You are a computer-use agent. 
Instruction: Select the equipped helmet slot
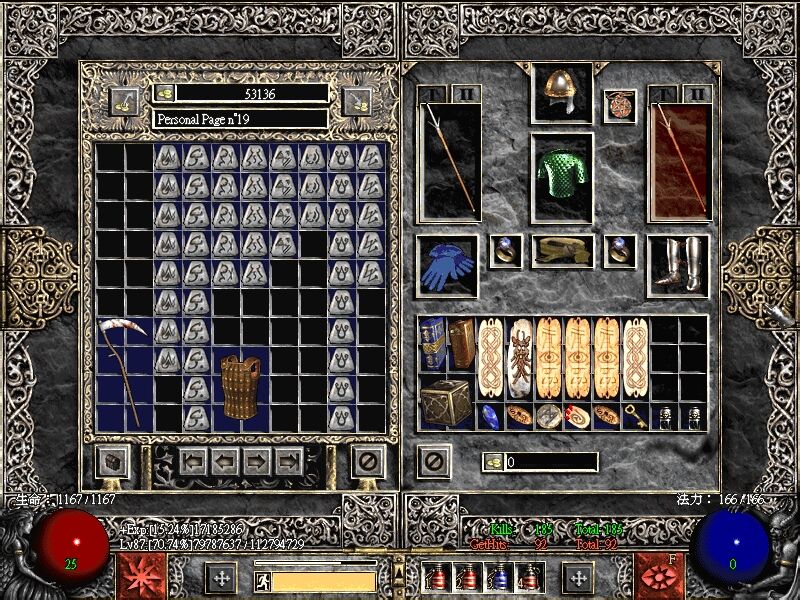(561, 93)
